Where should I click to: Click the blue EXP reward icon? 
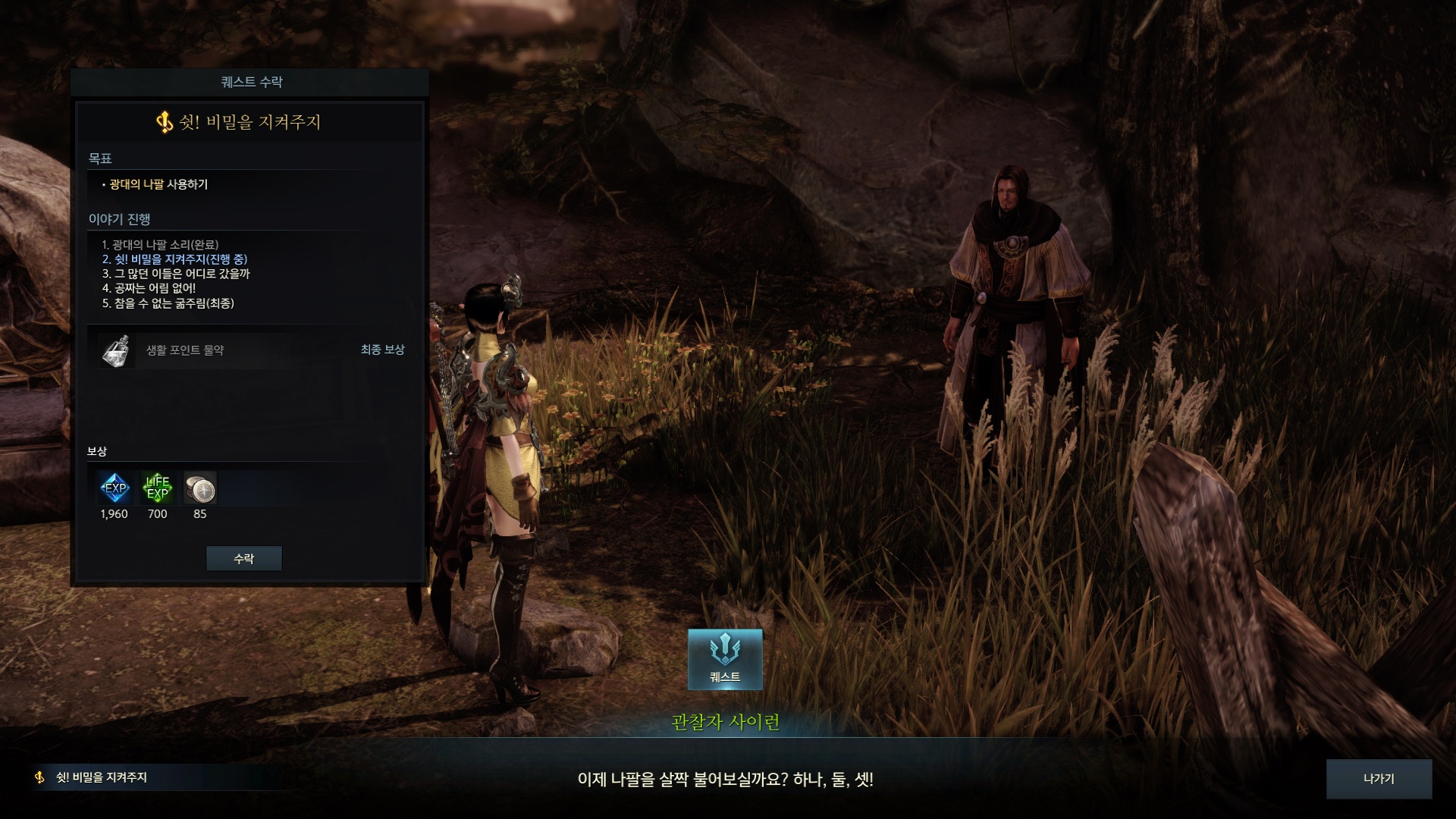pos(115,488)
